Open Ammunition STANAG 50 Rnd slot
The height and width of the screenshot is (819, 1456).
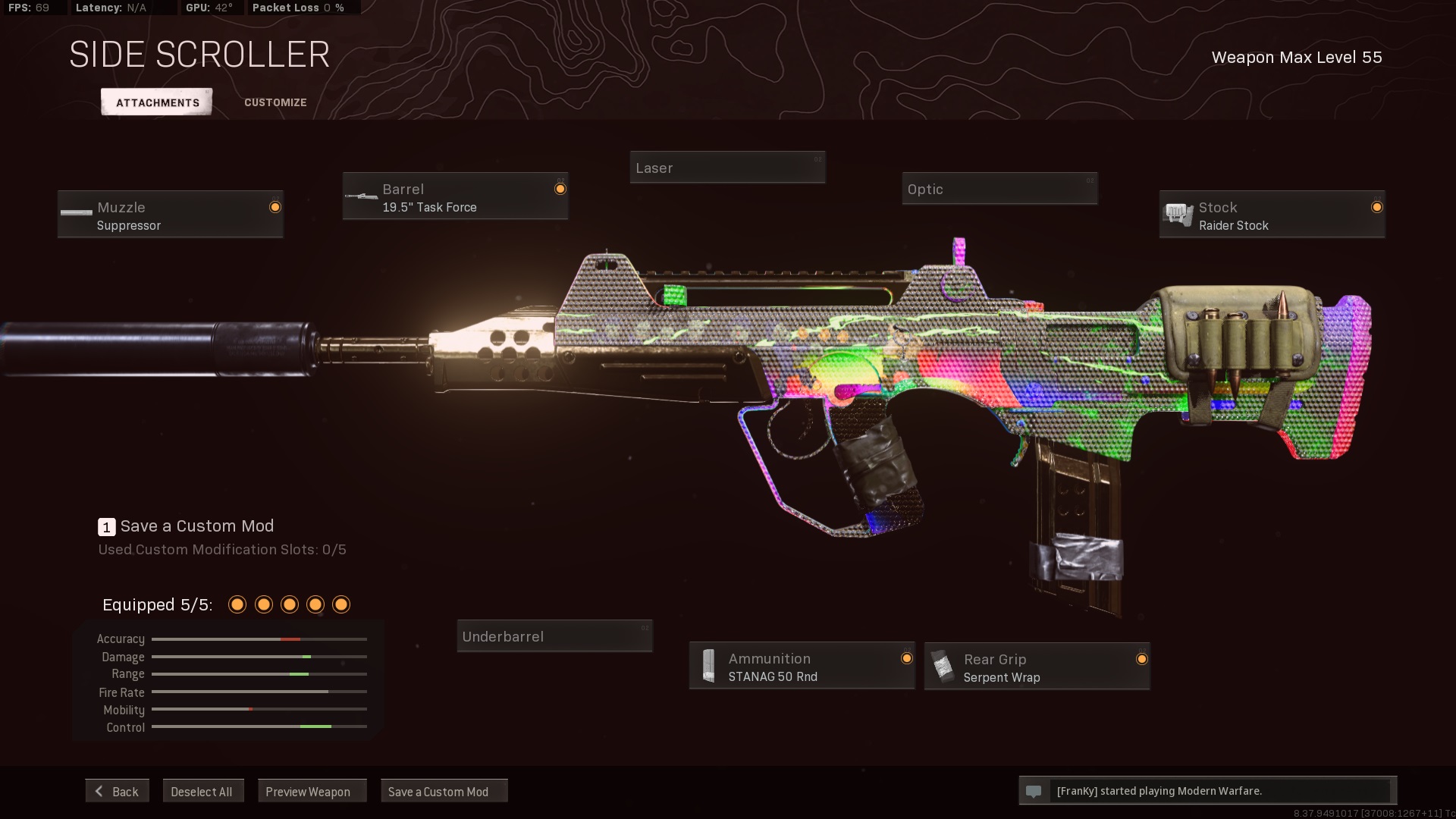(802, 667)
